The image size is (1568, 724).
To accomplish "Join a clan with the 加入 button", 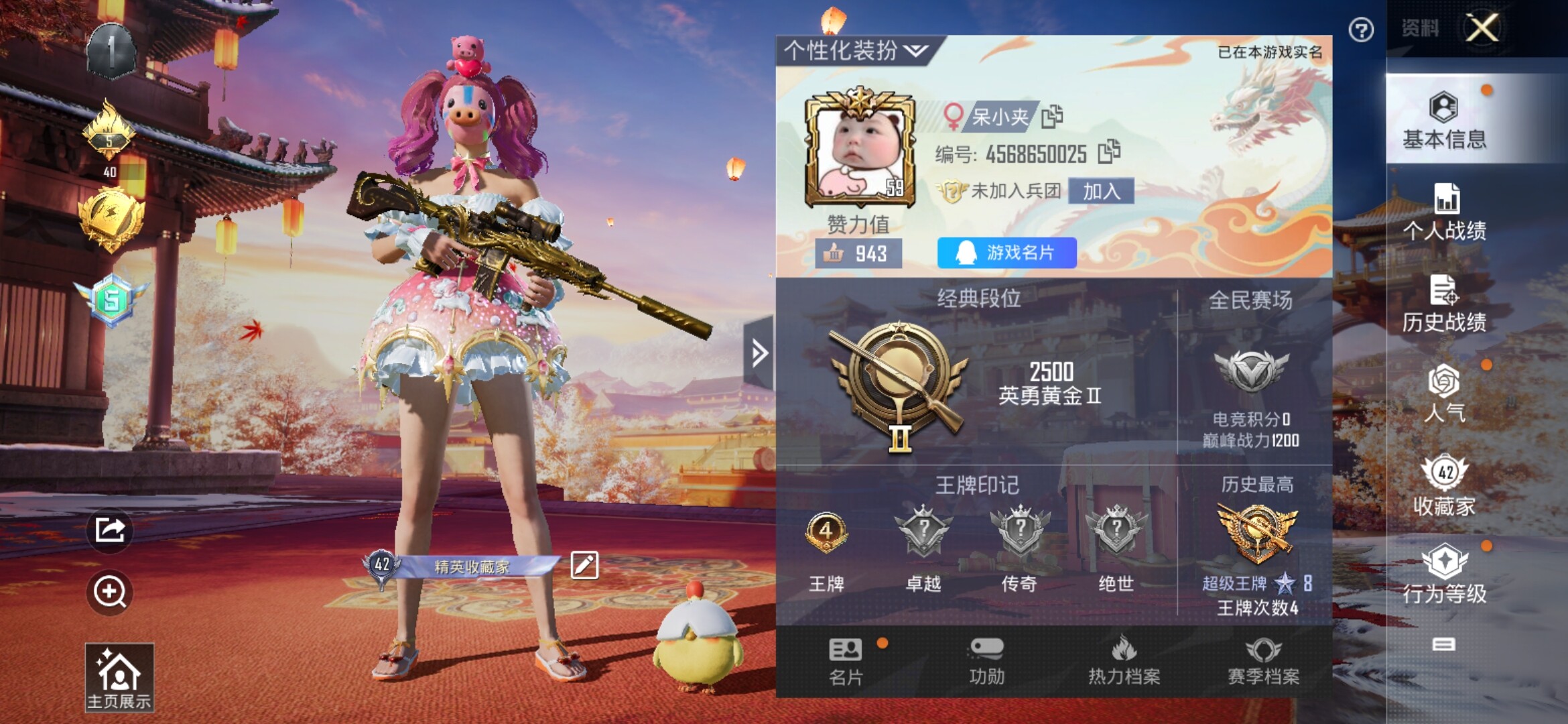I will (1101, 192).
